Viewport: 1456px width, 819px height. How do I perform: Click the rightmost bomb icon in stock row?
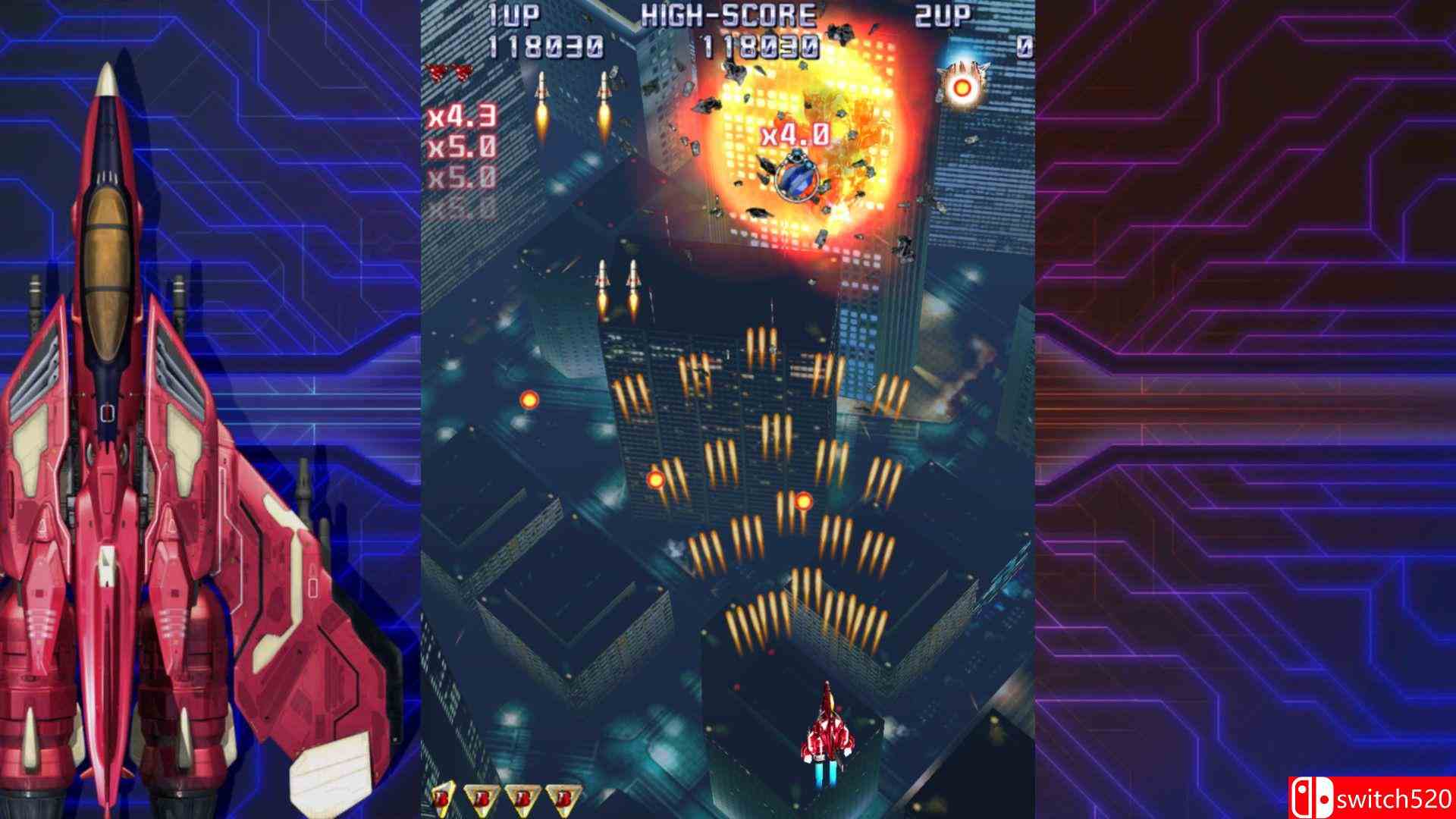click(x=561, y=797)
